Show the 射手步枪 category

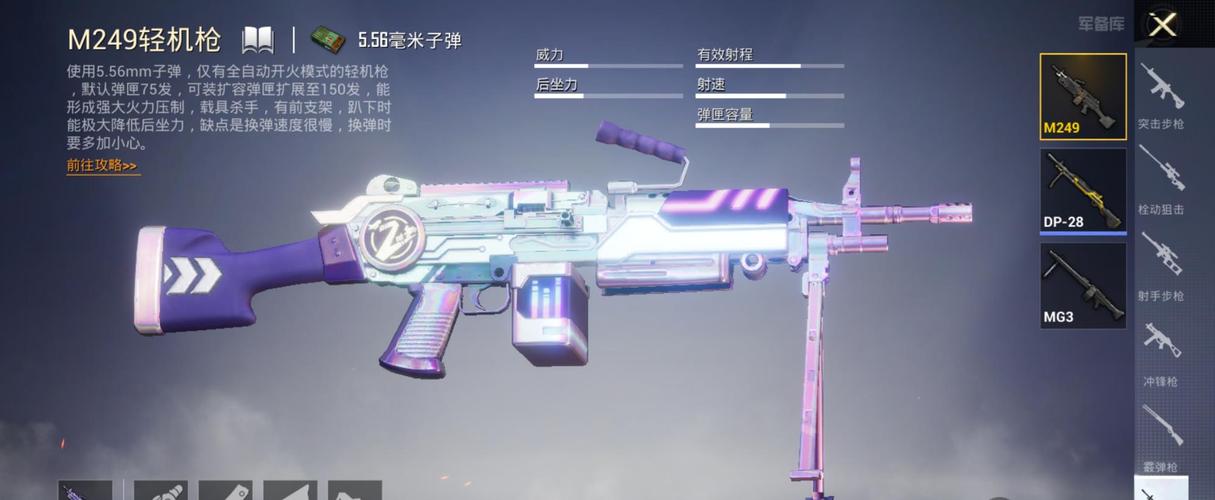pos(1161,266)
